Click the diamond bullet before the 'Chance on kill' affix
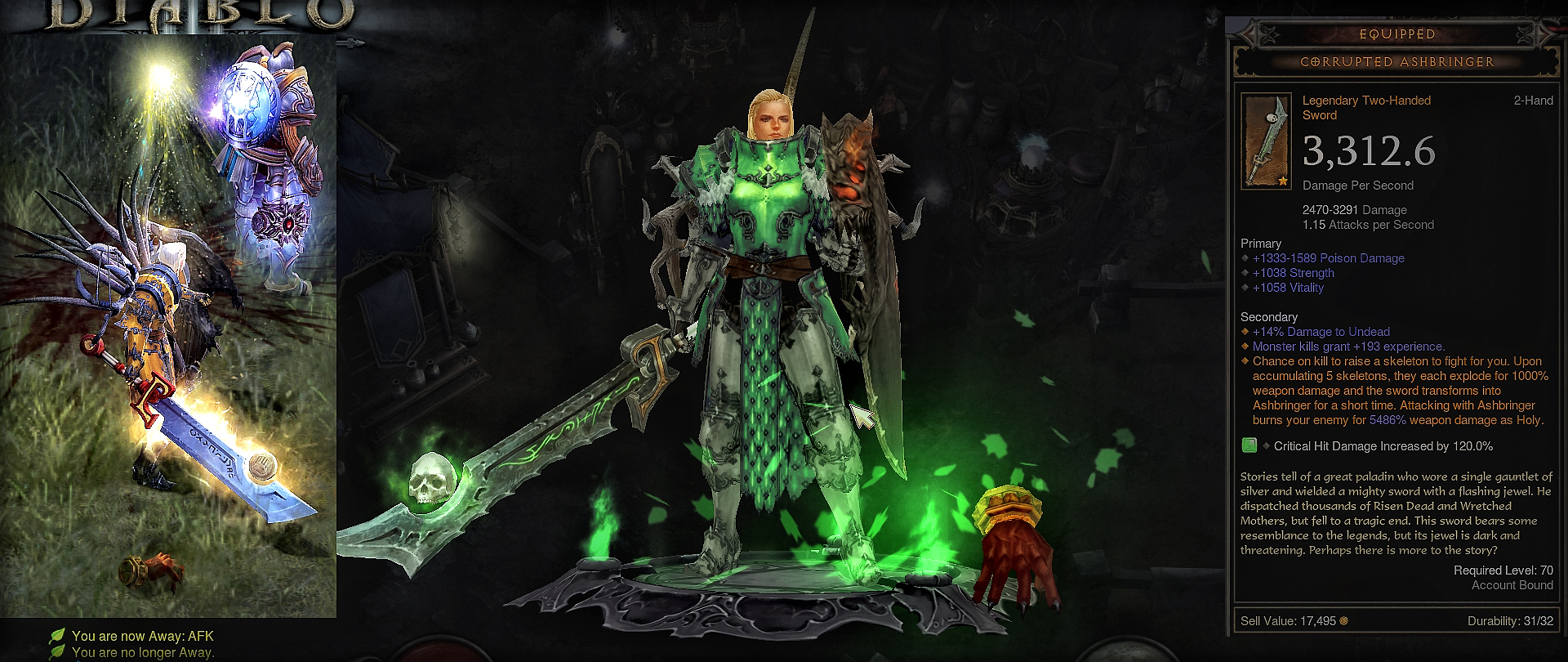The width and height of the screenshot is (1568, 662). tap(1245, 361)
